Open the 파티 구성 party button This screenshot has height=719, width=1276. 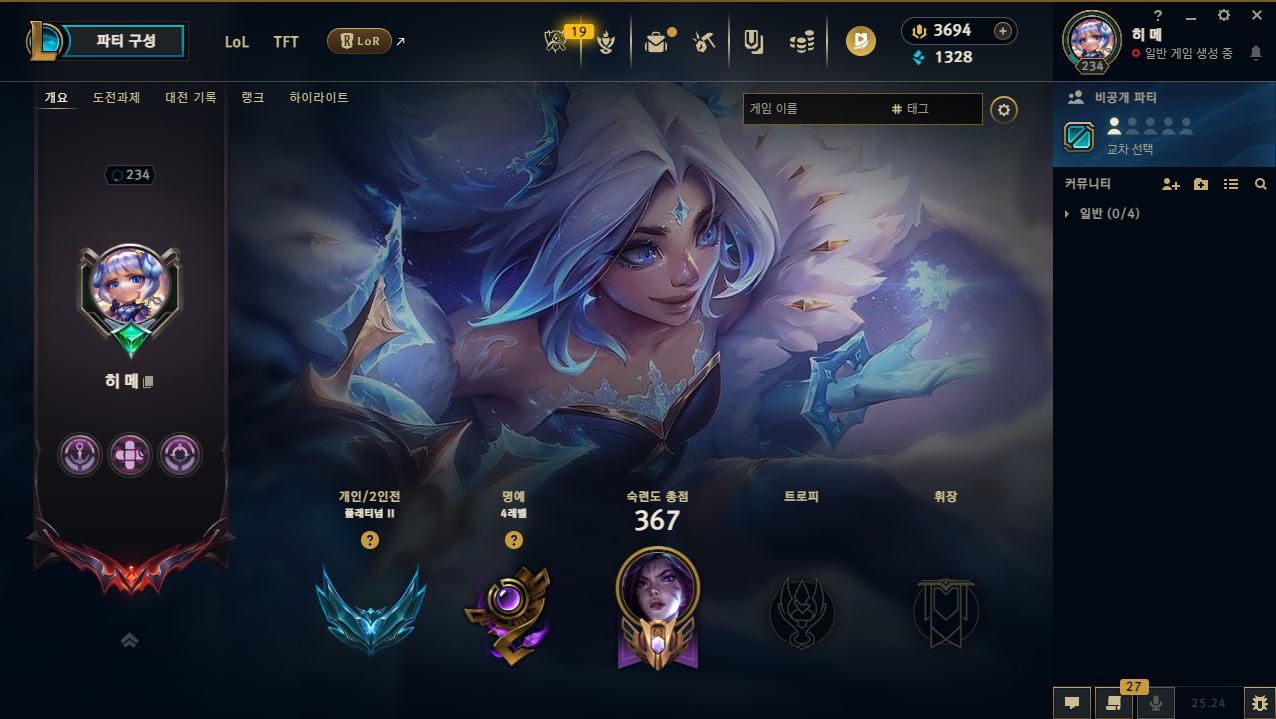pos(126,41)
